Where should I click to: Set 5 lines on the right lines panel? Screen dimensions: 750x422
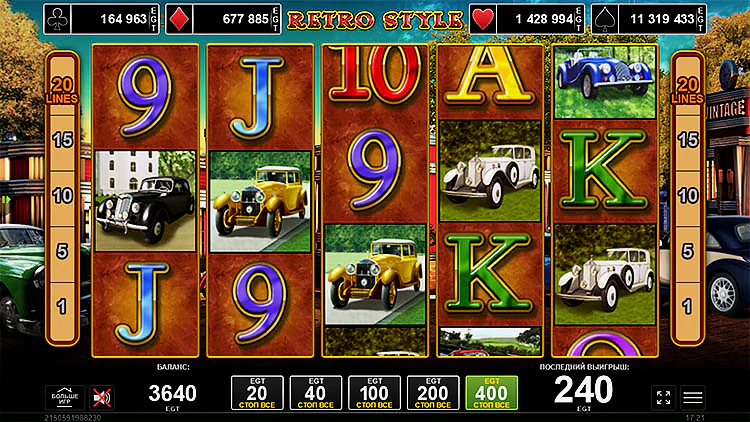pos(688,251)
